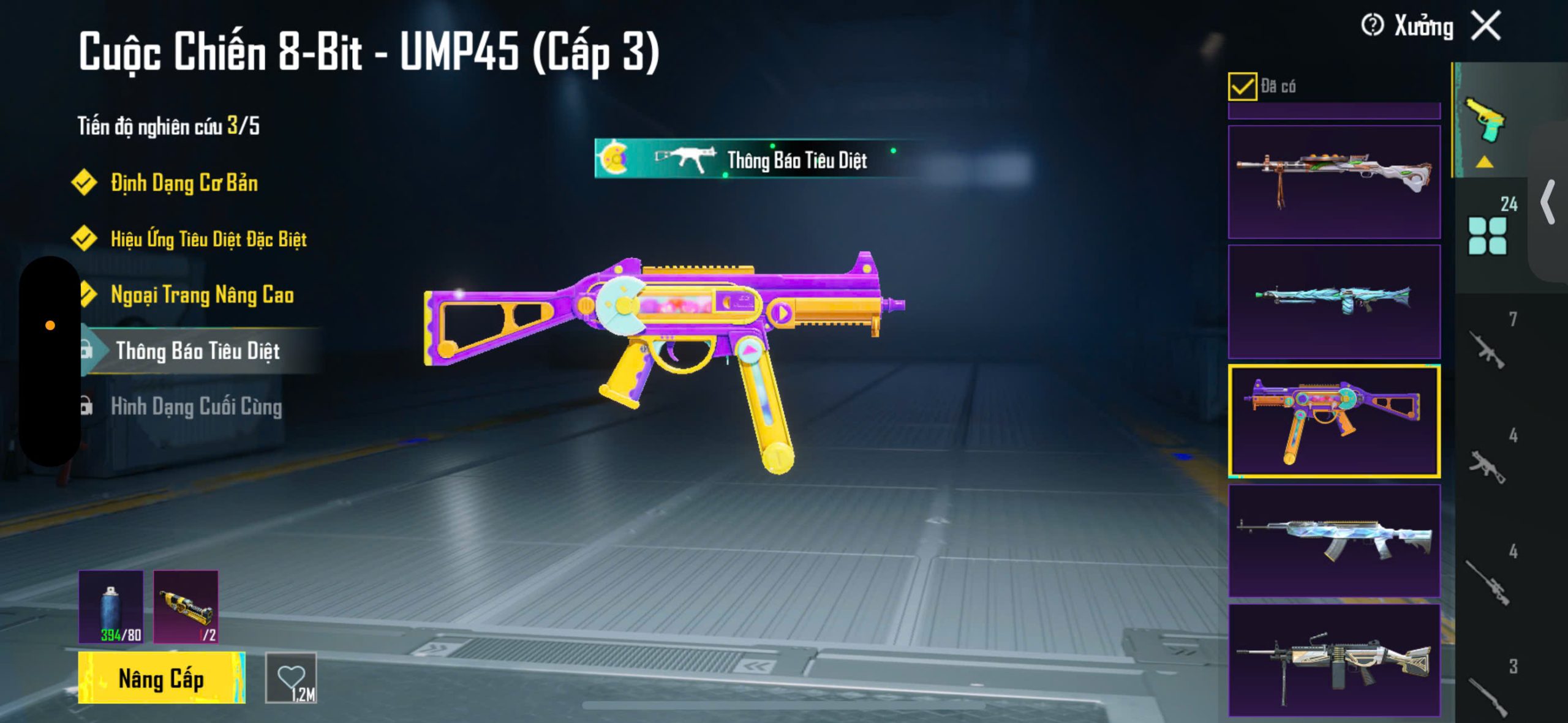Select the purple UMP45 skin thumbnail

click(1334, 421)
